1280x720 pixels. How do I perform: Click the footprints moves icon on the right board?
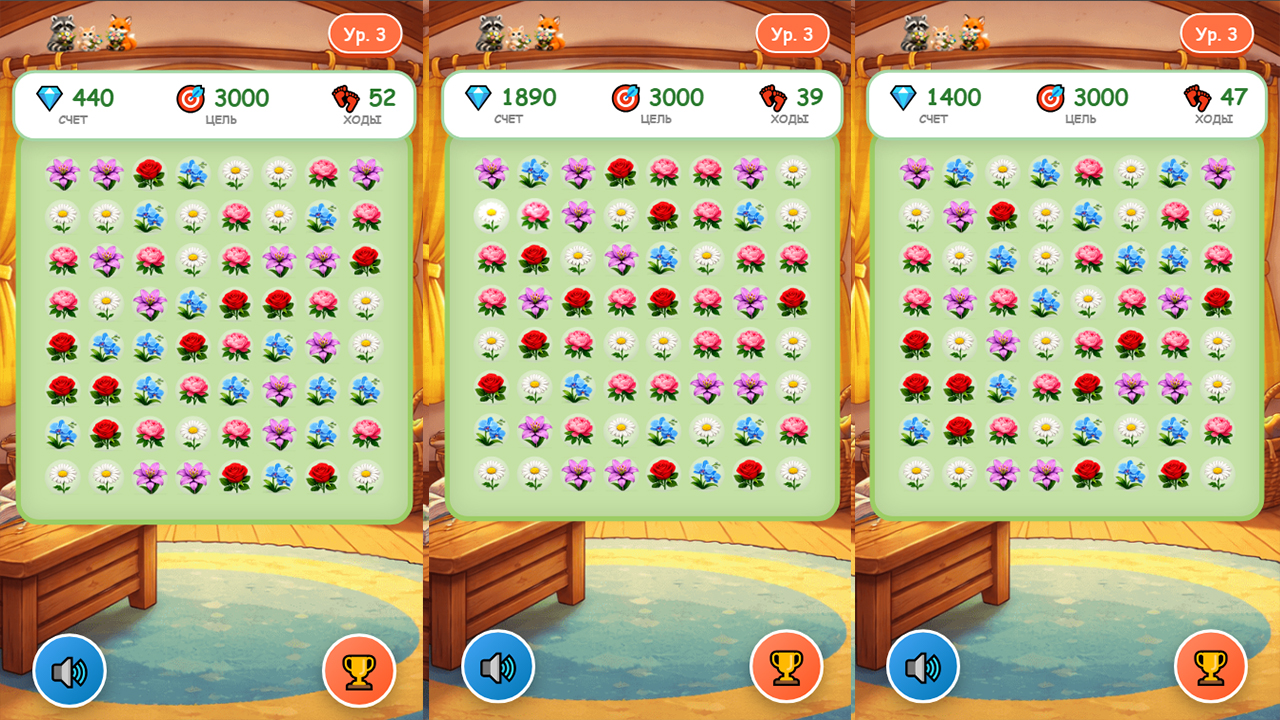(1196, 98)
